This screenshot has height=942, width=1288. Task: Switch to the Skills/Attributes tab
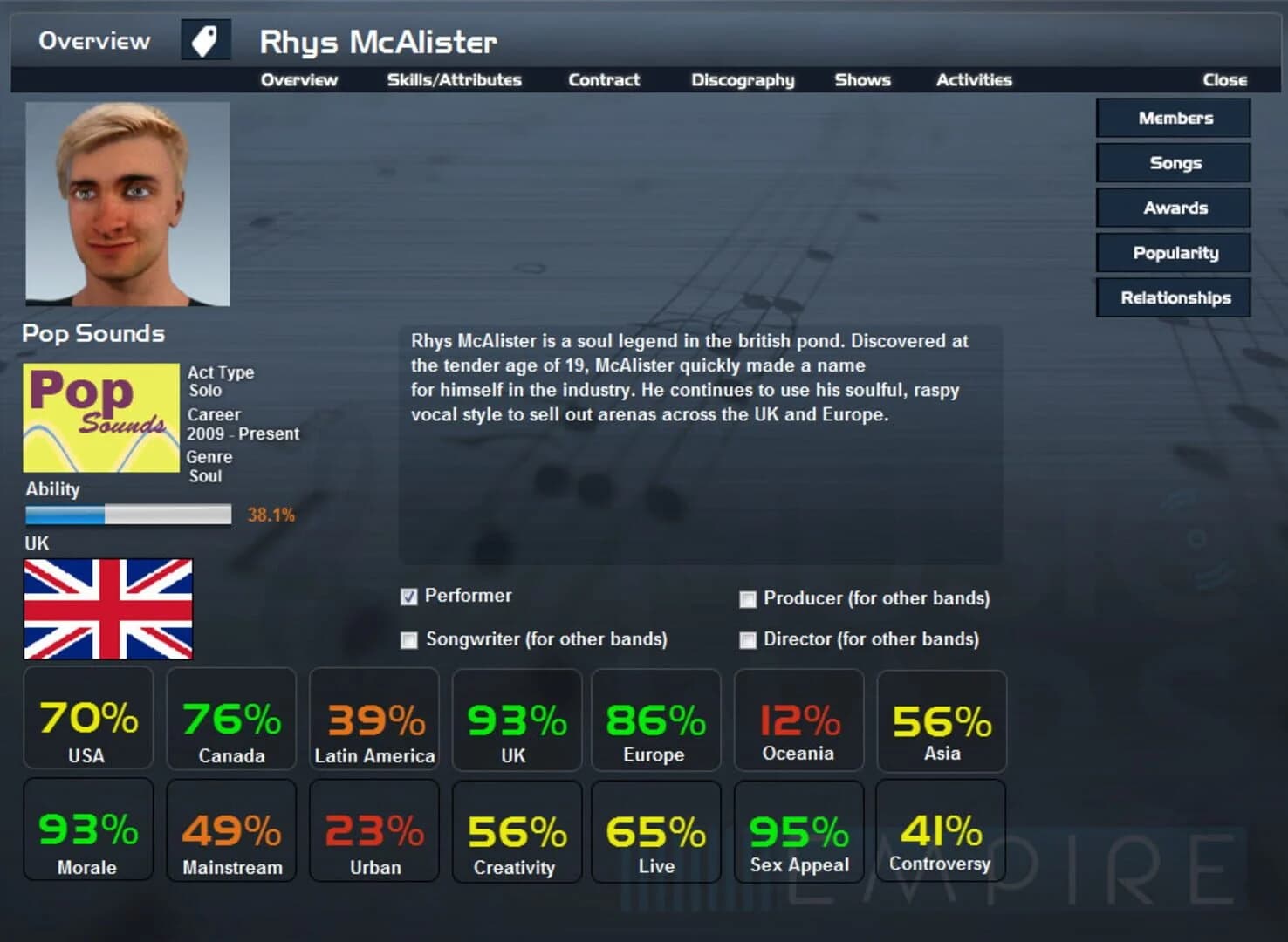pos(455,79)
